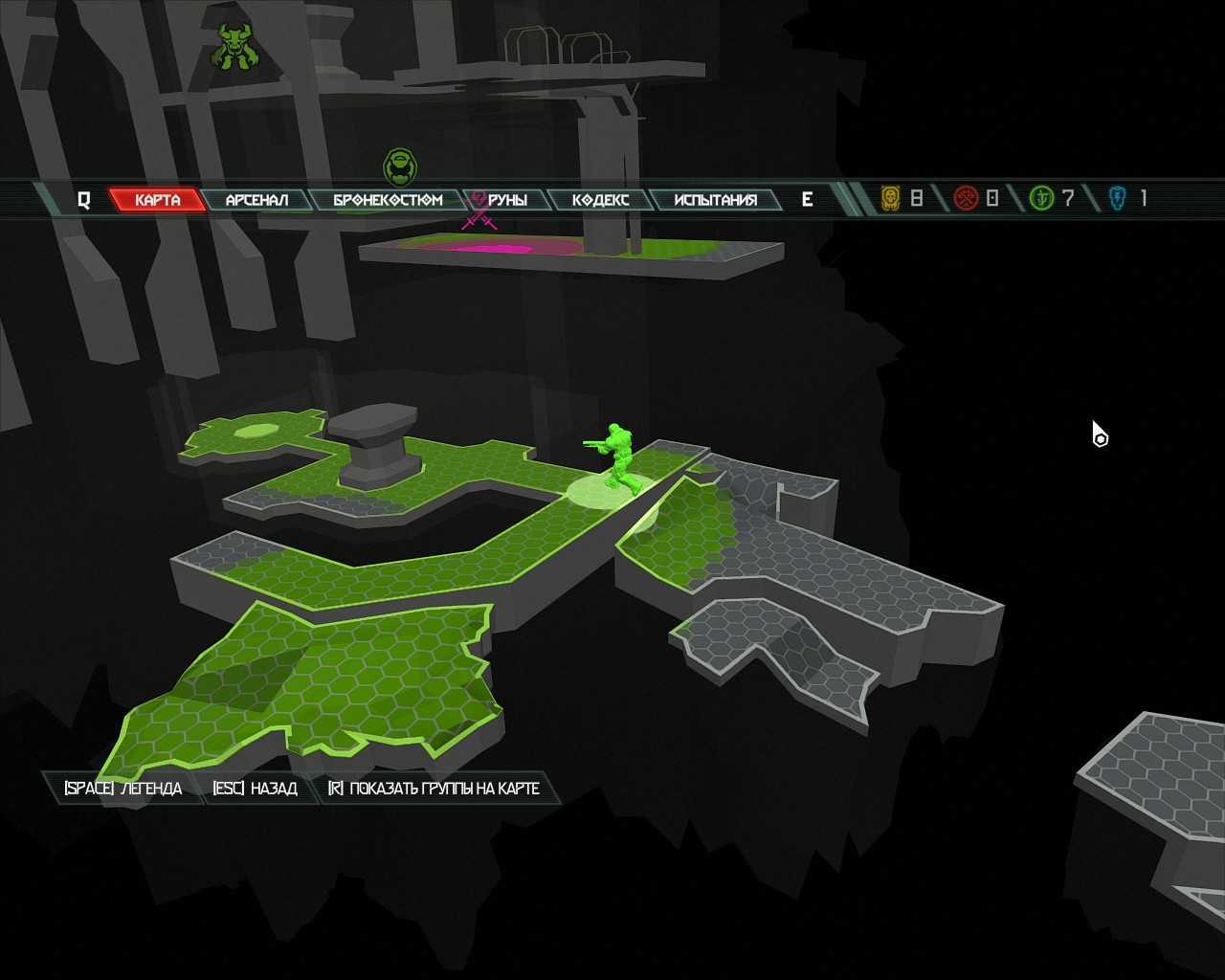
Task: Select the green helmet map marker
Action: coord(402,167)
